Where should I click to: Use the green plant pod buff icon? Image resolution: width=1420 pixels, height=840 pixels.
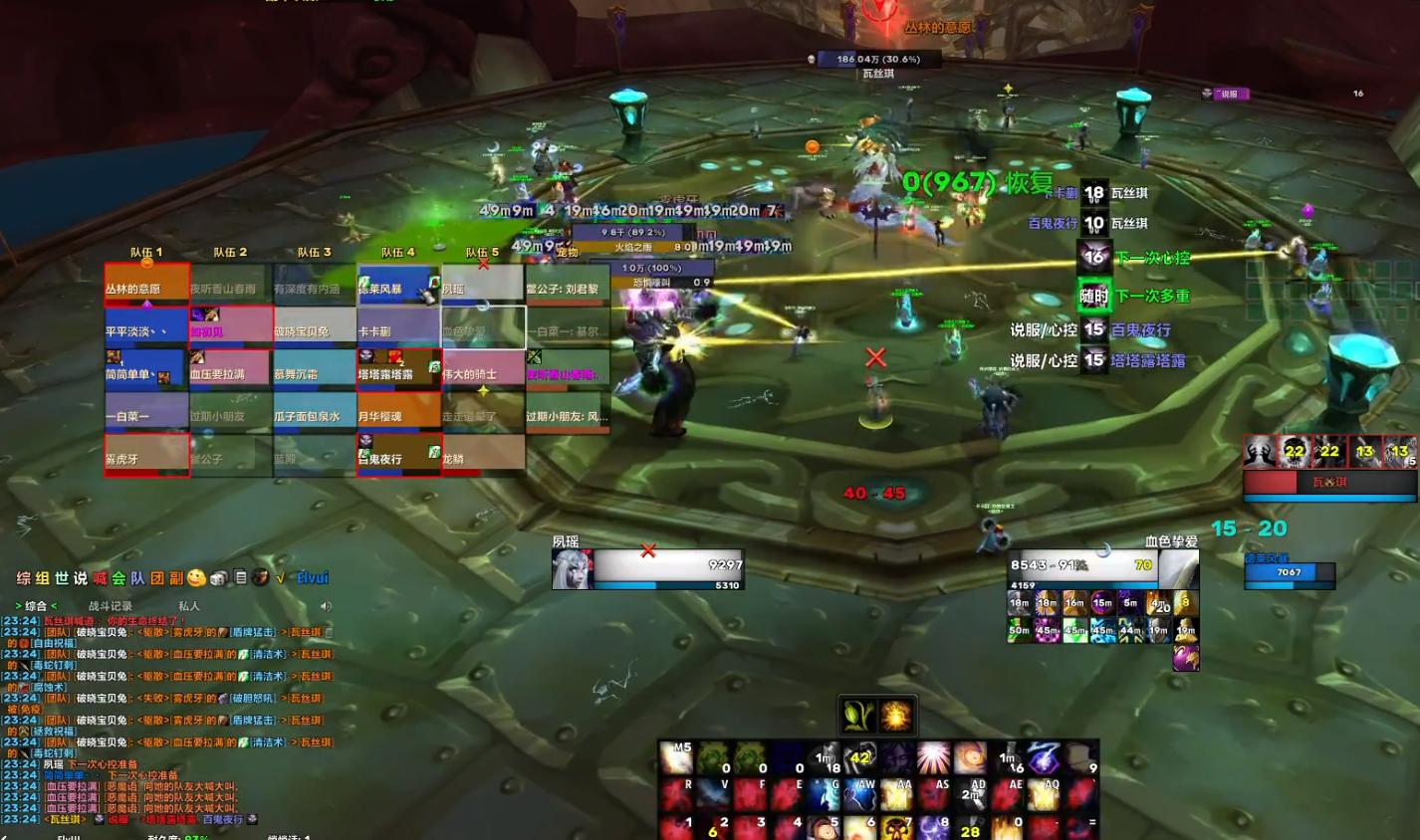coord(858,715)
